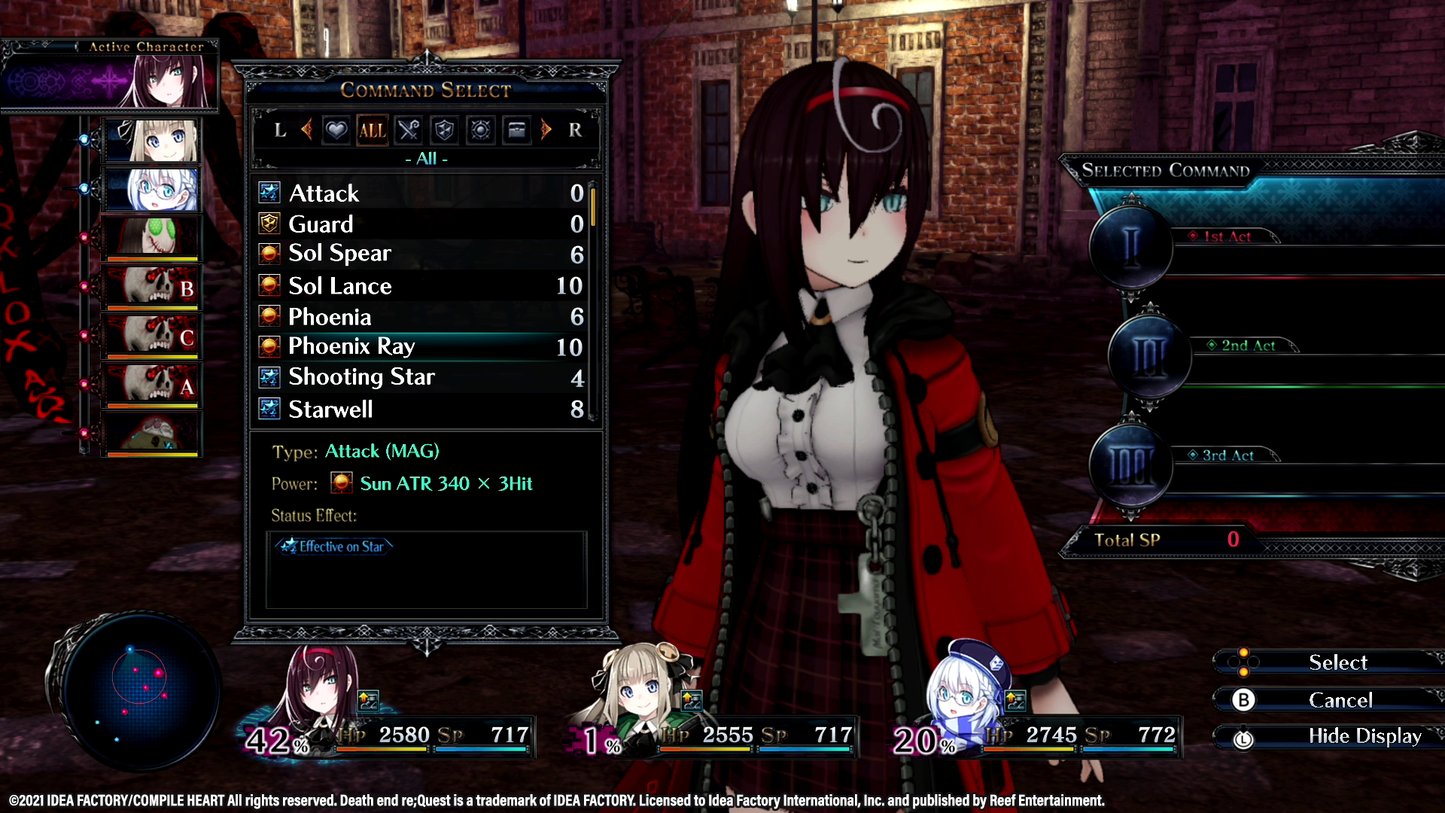This screenshot has width=1445, height=813.
Task: Expand the 2nd Act command slot
Action: pos(1148,354)
